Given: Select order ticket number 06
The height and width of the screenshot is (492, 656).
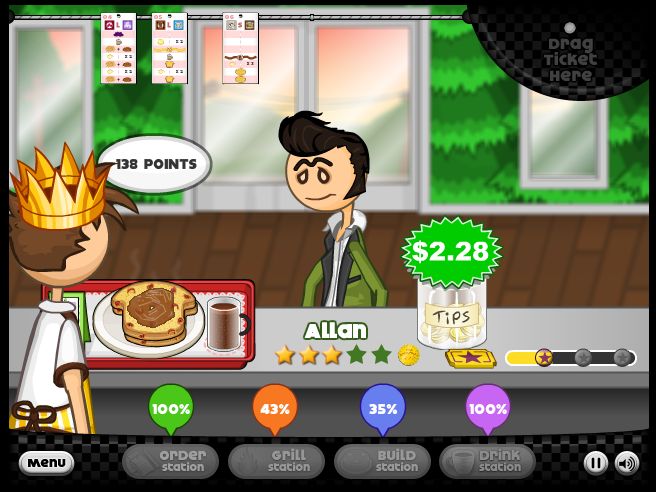Looking at the screenshot, I should tap(240, 48).
